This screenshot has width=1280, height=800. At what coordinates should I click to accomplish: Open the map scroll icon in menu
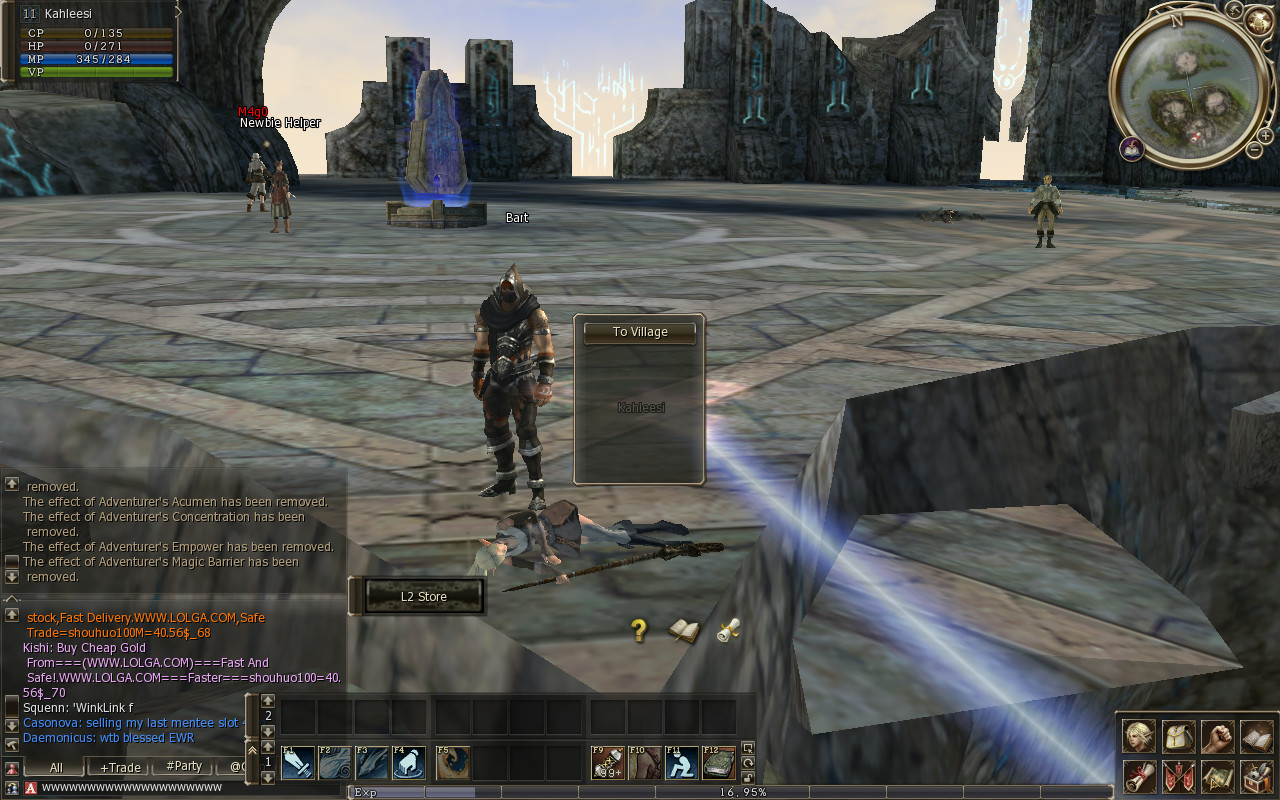click(1217, 776)
